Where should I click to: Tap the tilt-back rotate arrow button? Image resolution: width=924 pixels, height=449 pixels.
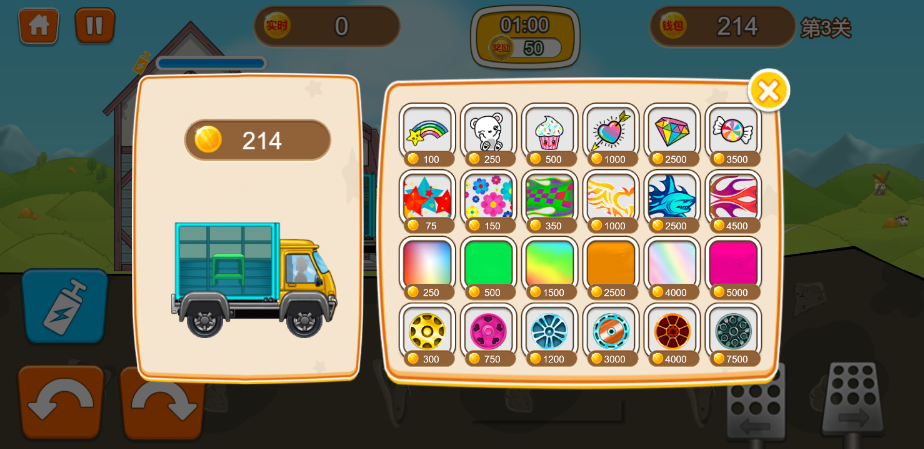pos(60,402)
